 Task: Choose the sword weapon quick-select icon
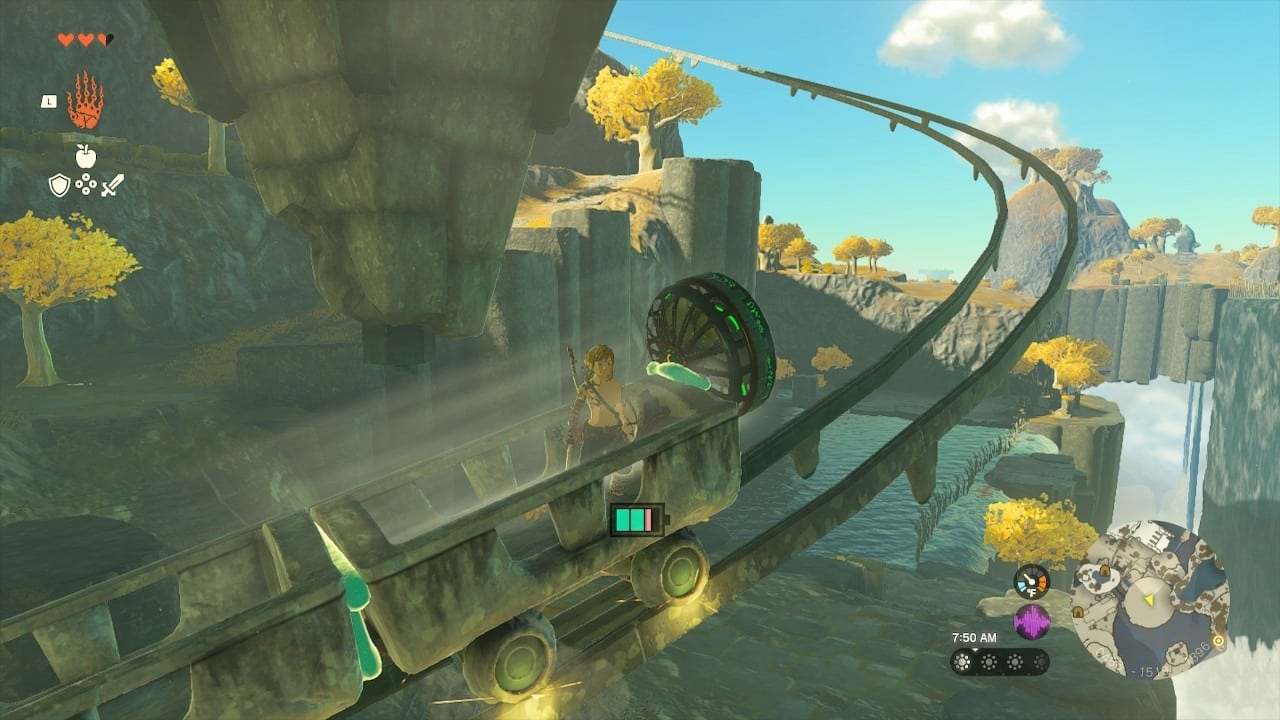[x=112, y=185]
